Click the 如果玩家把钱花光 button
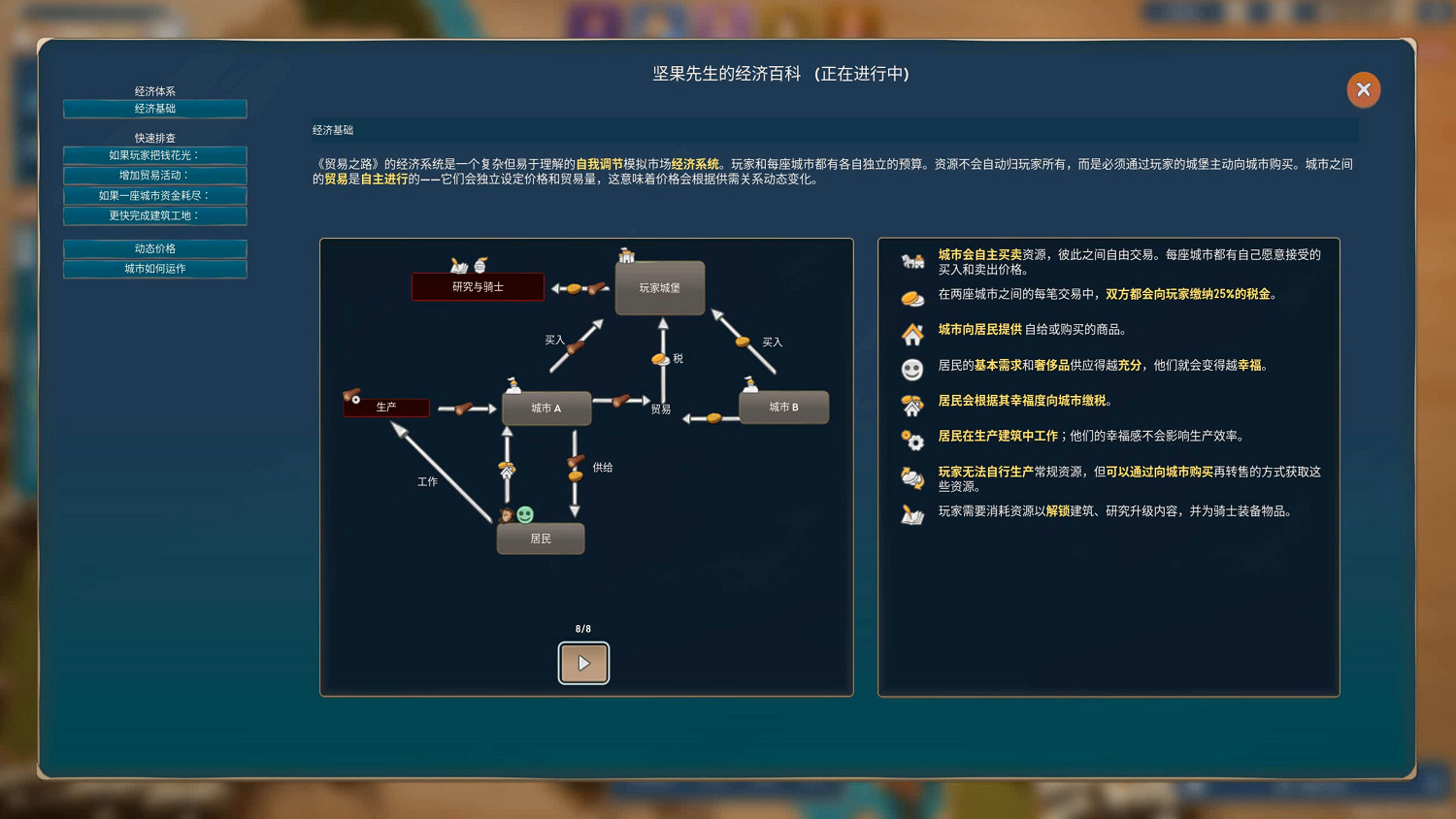Screen dimensions: 1456x819 click(154, 155)
